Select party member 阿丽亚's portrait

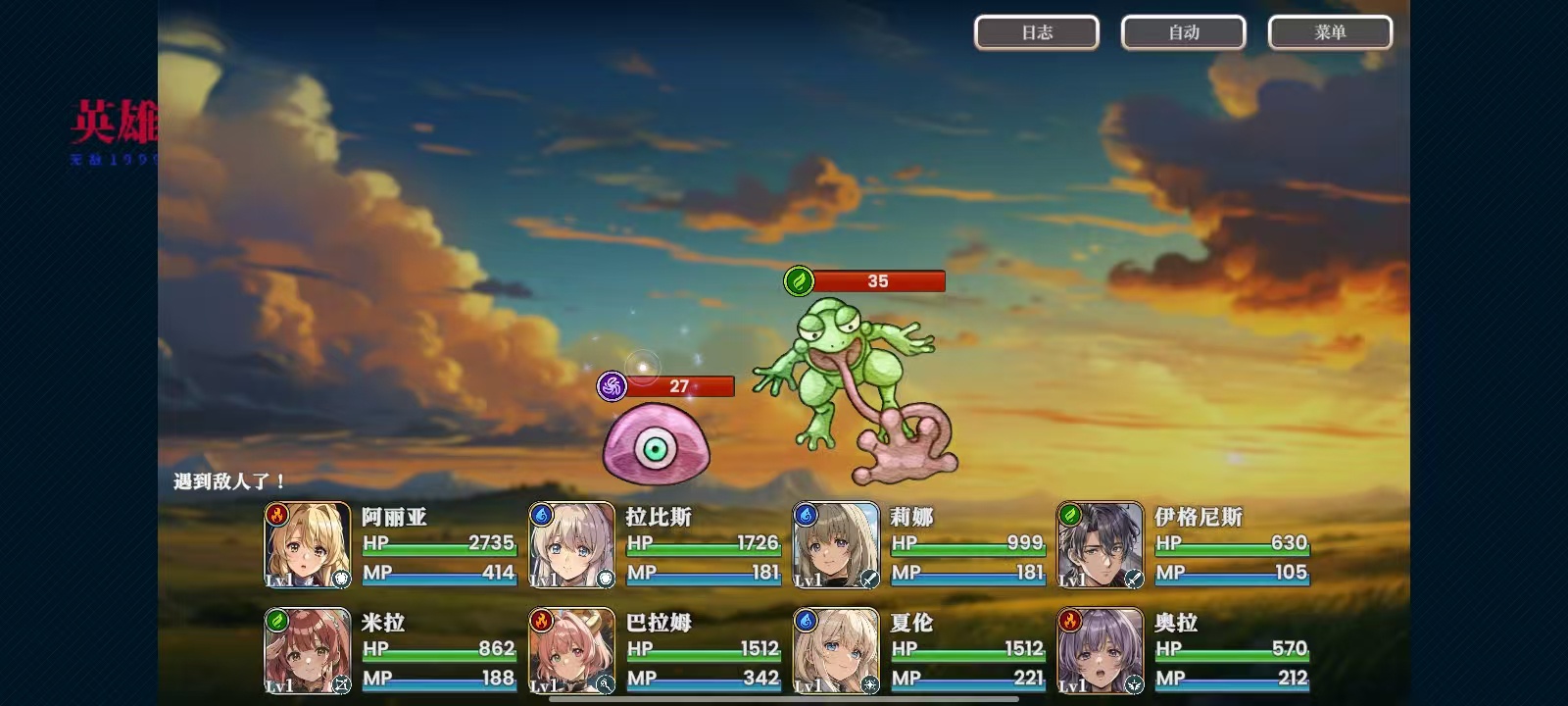(x=308, y=545)
